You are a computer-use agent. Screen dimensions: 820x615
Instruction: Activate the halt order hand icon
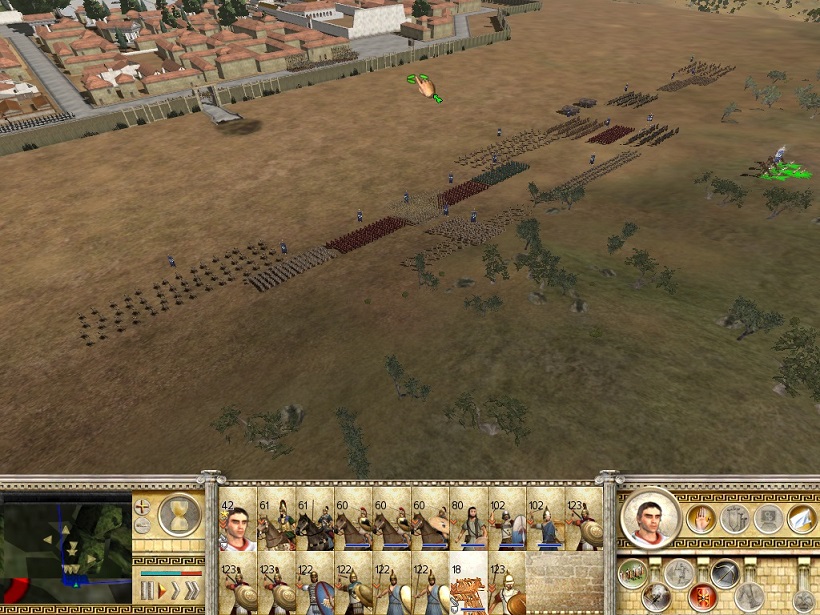[x=701, y=518]
